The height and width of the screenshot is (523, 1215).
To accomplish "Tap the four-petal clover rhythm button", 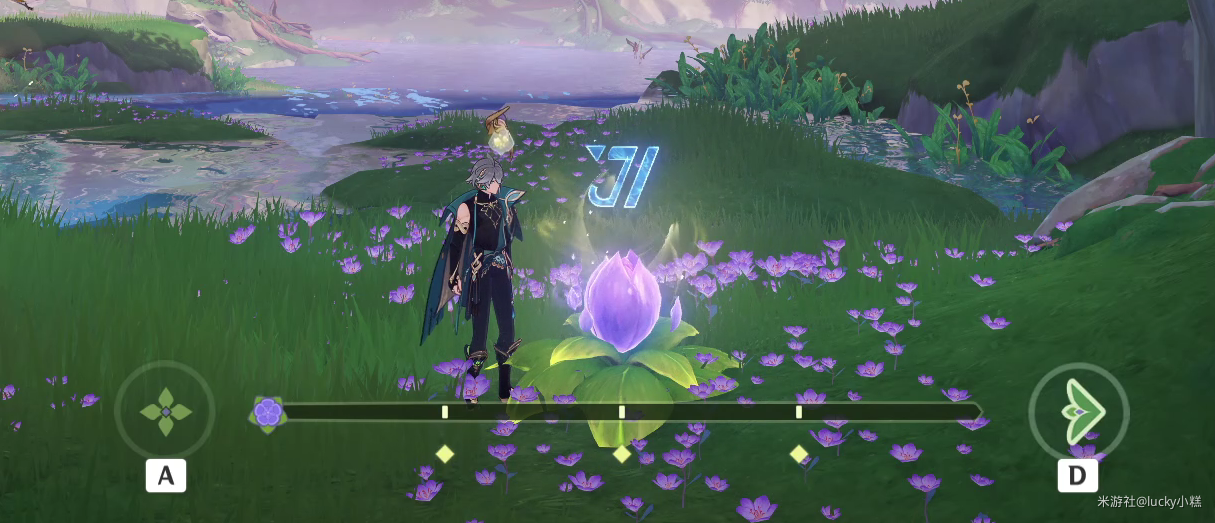I will [165, 411].
